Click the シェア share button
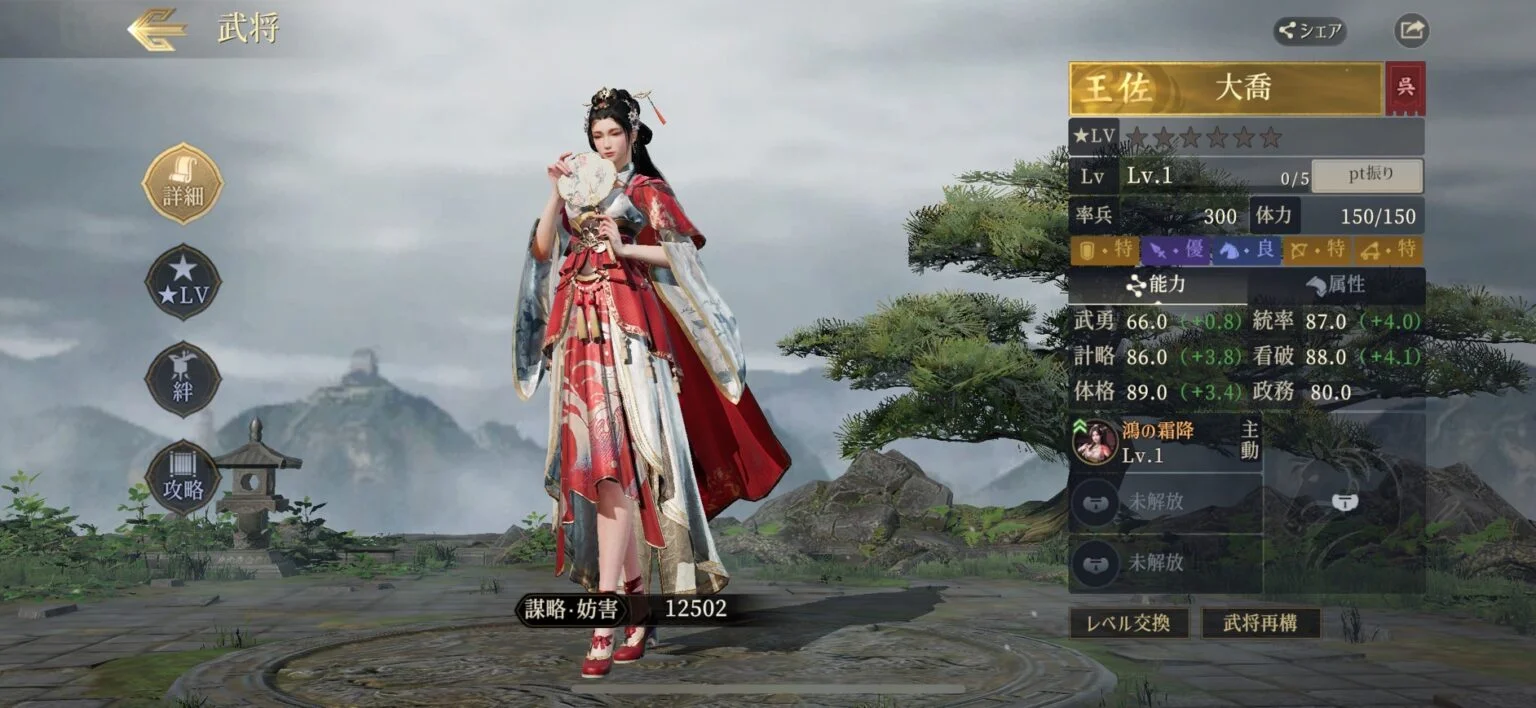1536x708 pixels. (x=1309, y=31)
